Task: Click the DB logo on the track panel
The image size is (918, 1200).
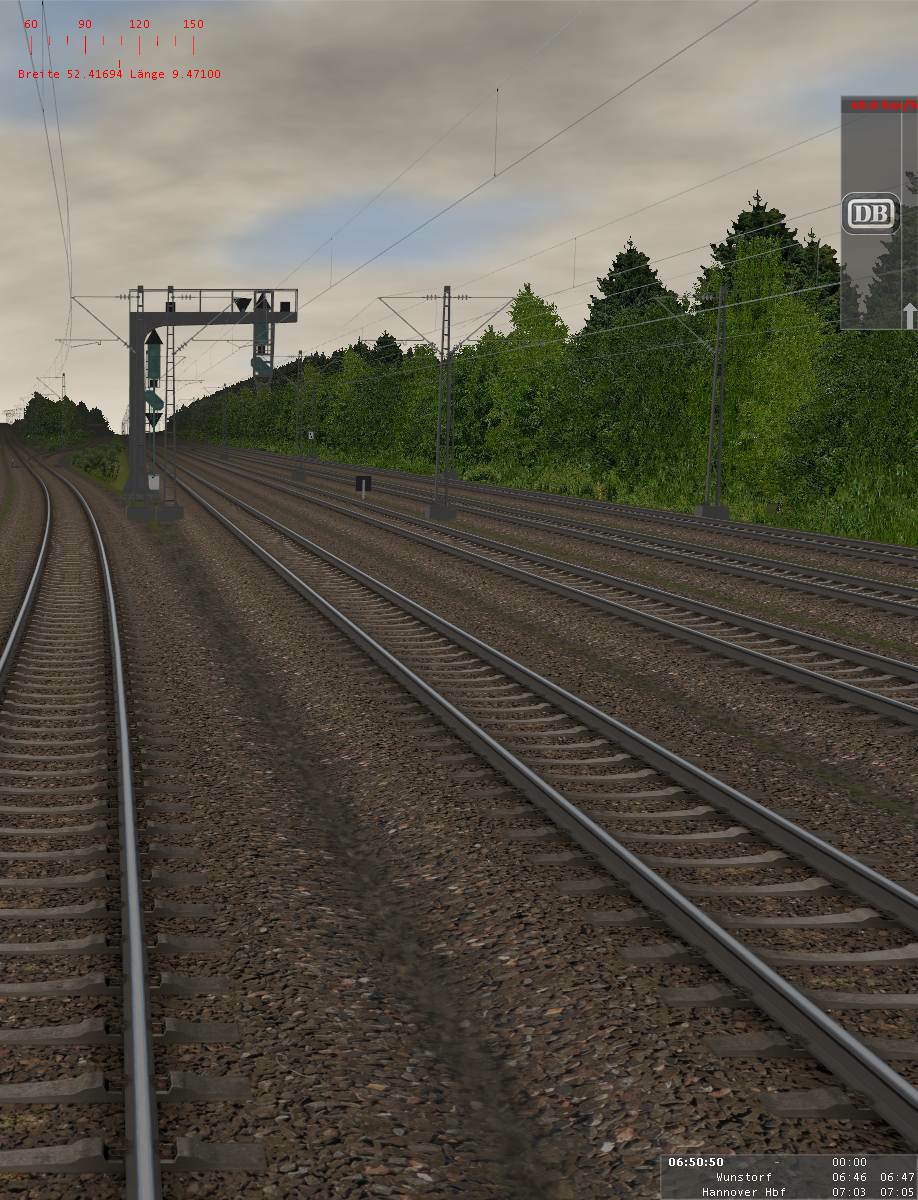Action: (870, 213)
